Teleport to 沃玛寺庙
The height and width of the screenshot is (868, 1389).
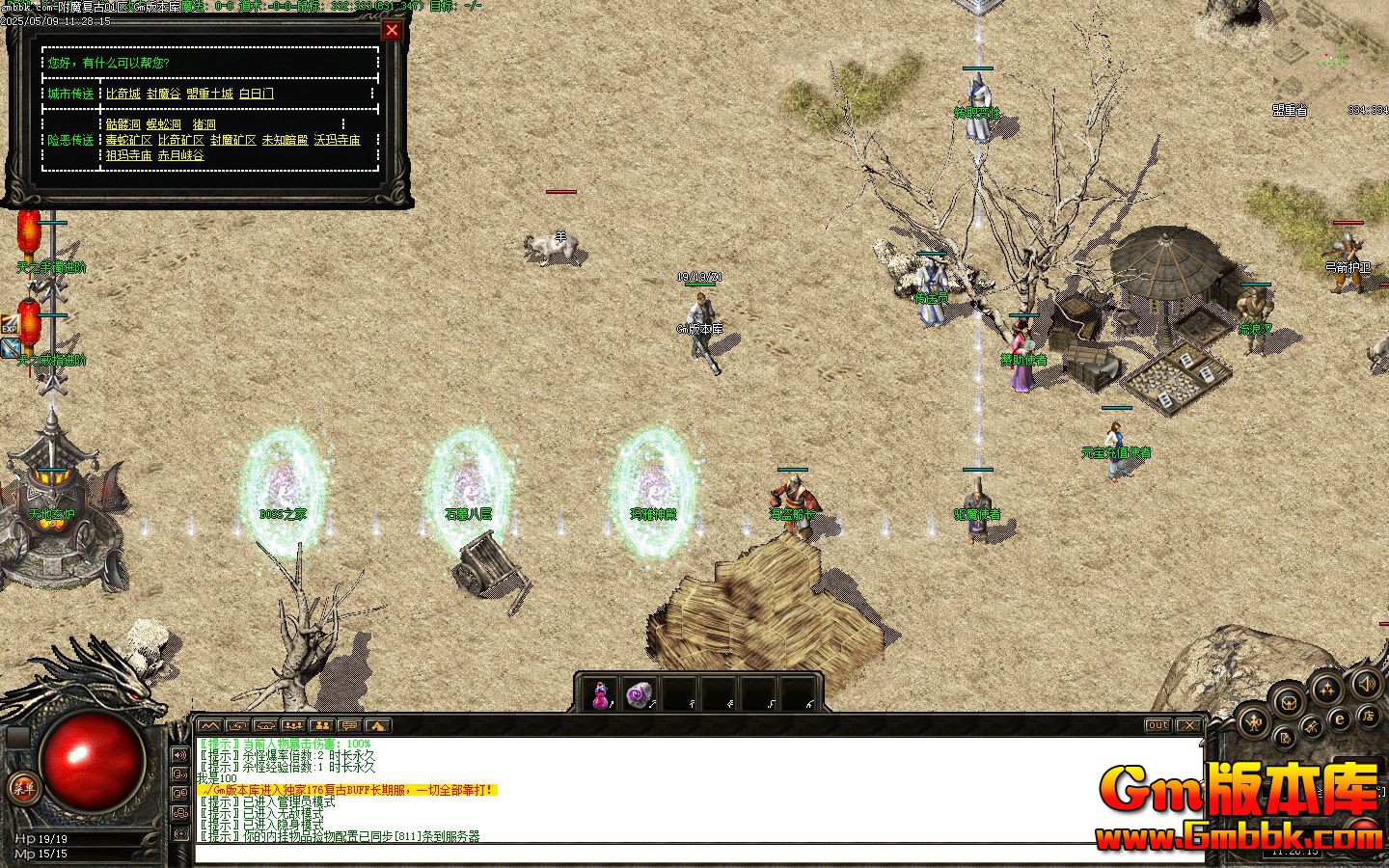(338, 140)
